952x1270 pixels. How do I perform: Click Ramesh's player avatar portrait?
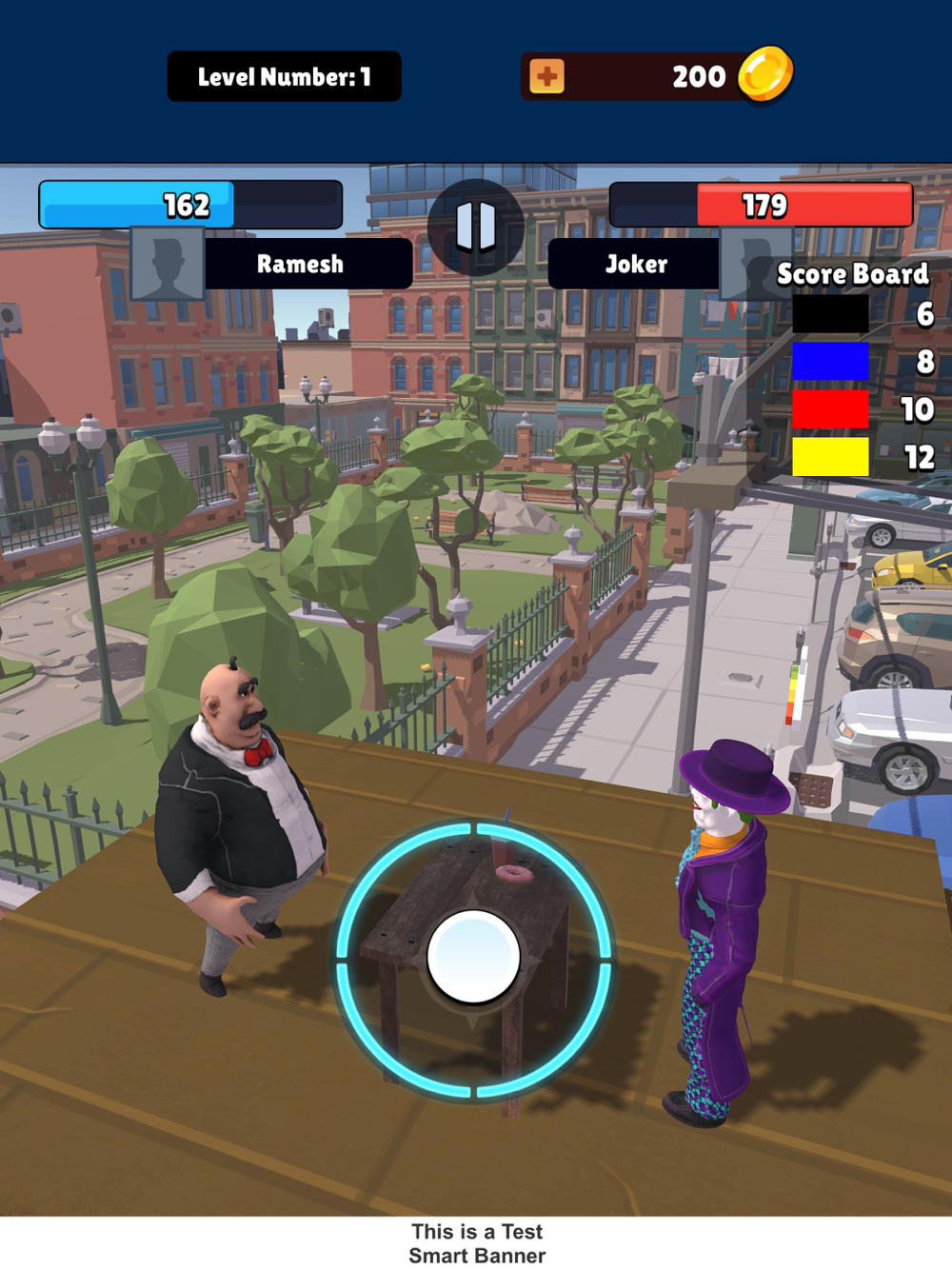[168, 264]
